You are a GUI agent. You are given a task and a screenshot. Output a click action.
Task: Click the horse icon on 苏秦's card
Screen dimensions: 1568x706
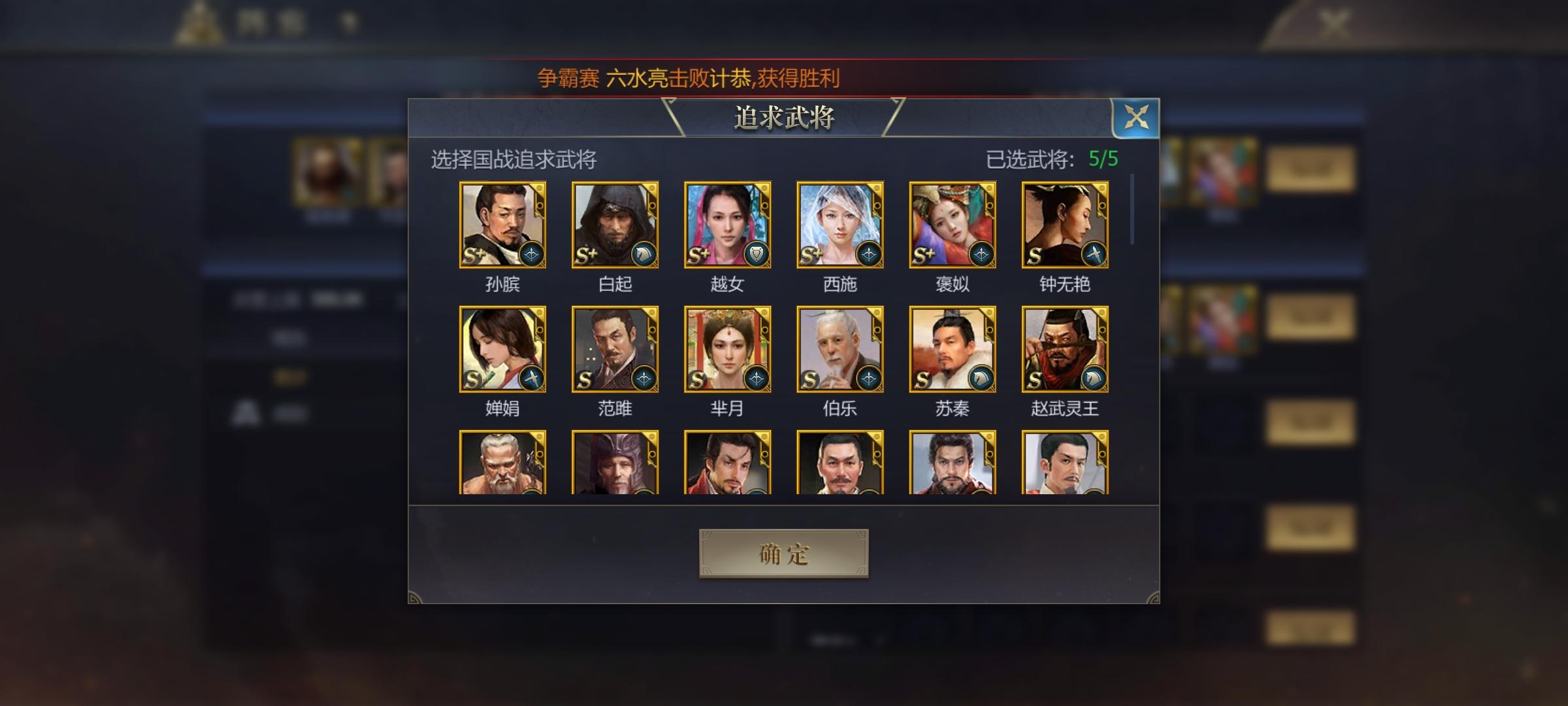(x=983, y=378)
